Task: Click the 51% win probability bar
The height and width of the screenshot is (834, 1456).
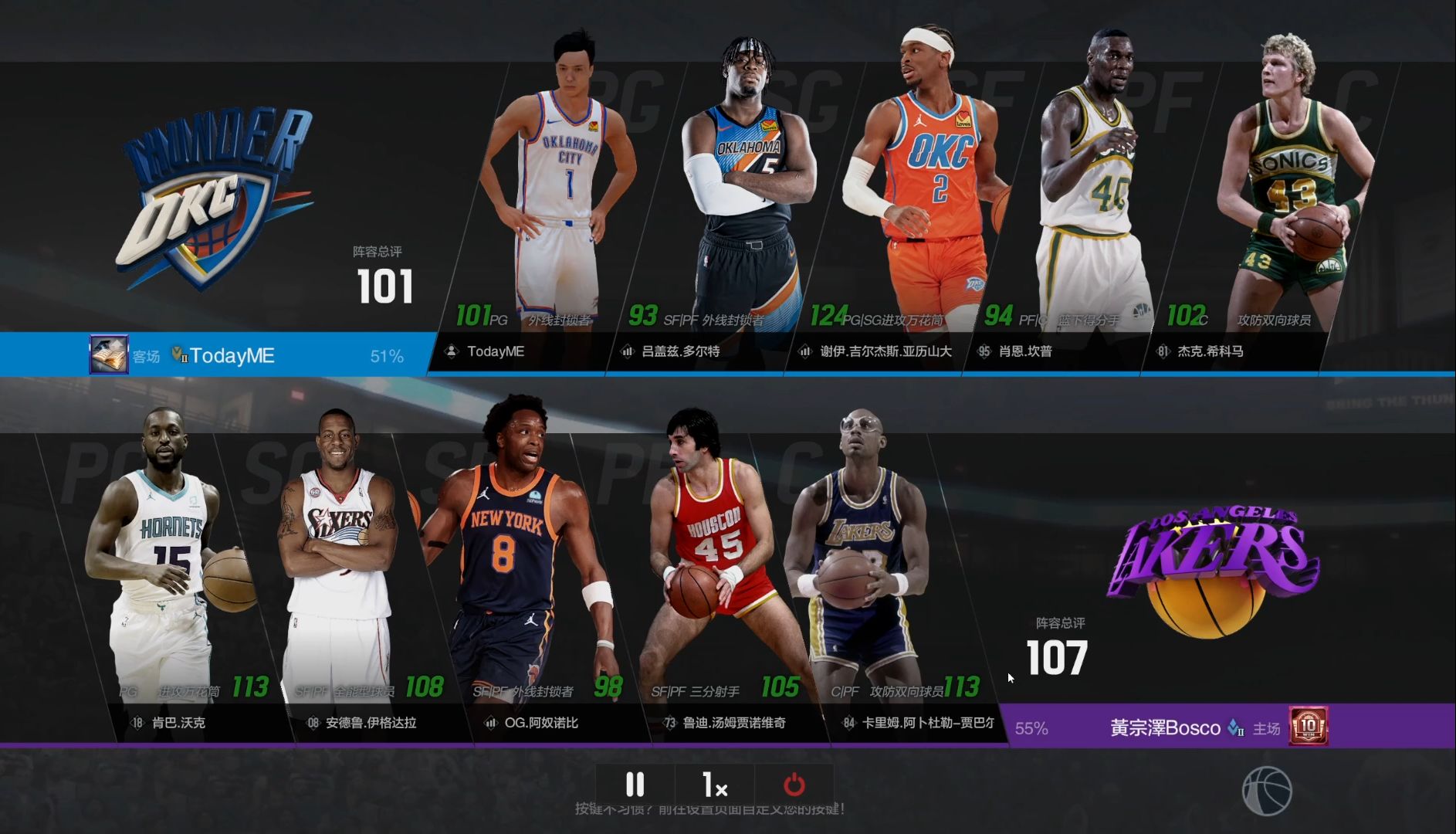Action: (385, 356)
